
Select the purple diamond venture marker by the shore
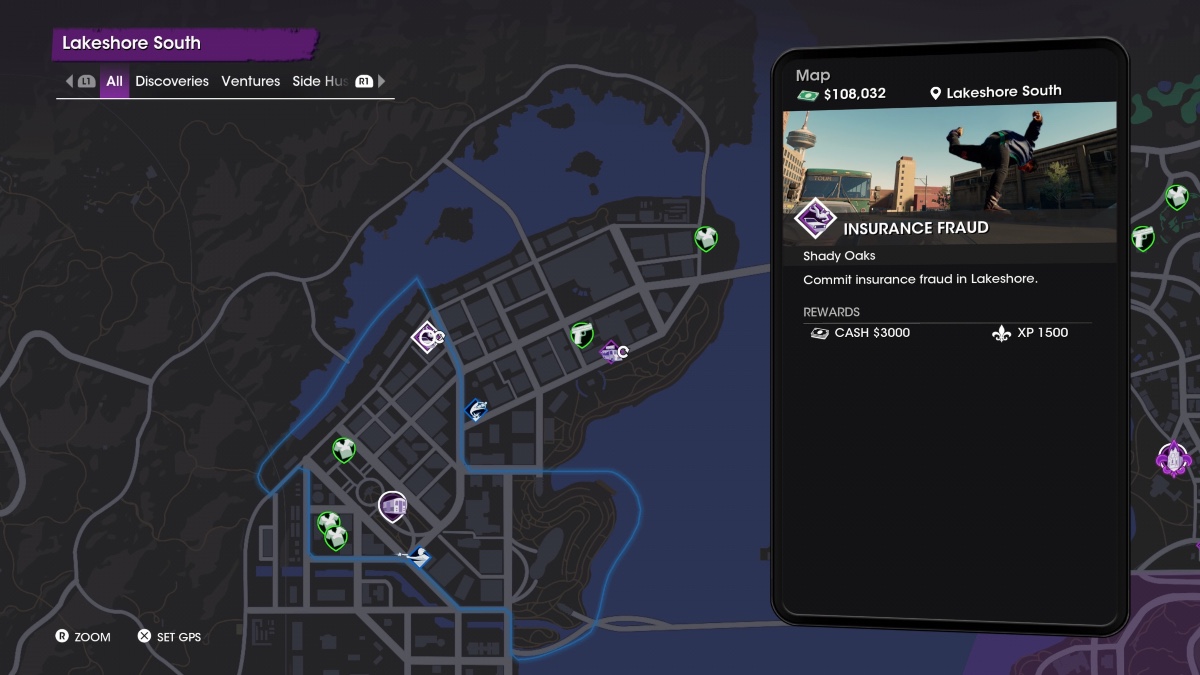point(610,351)
